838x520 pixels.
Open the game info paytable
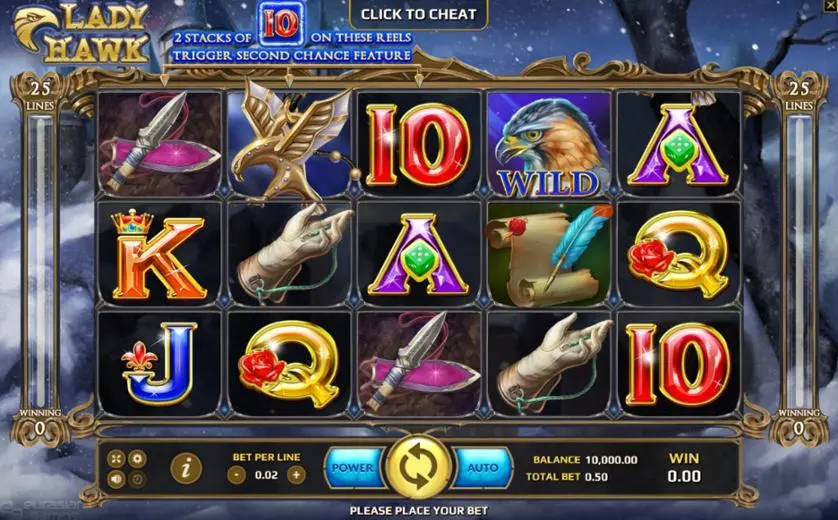coord(186,467)
